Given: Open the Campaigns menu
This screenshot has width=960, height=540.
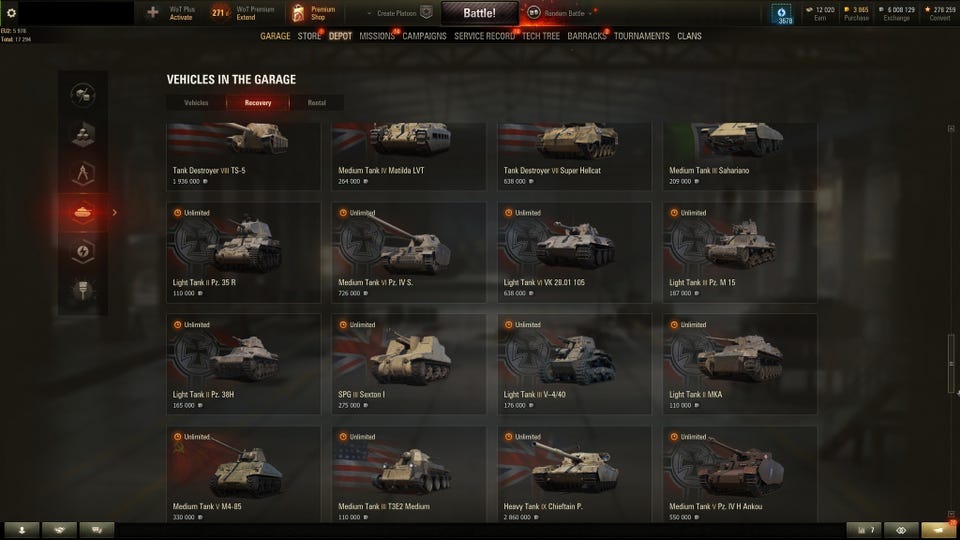Looking at the screenshot, I should (x=424, y=37).
